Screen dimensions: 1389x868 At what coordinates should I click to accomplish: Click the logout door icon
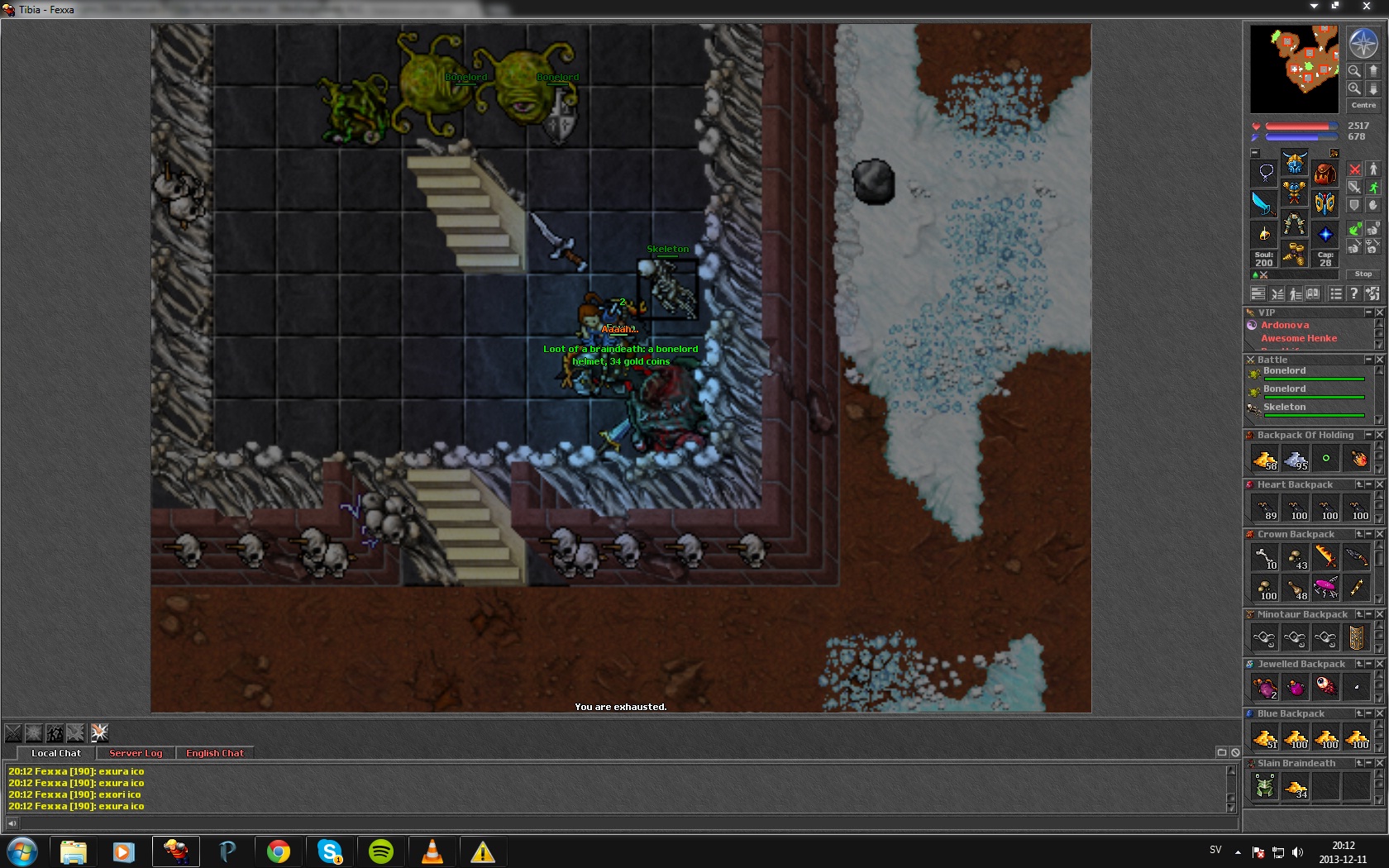1372,293
